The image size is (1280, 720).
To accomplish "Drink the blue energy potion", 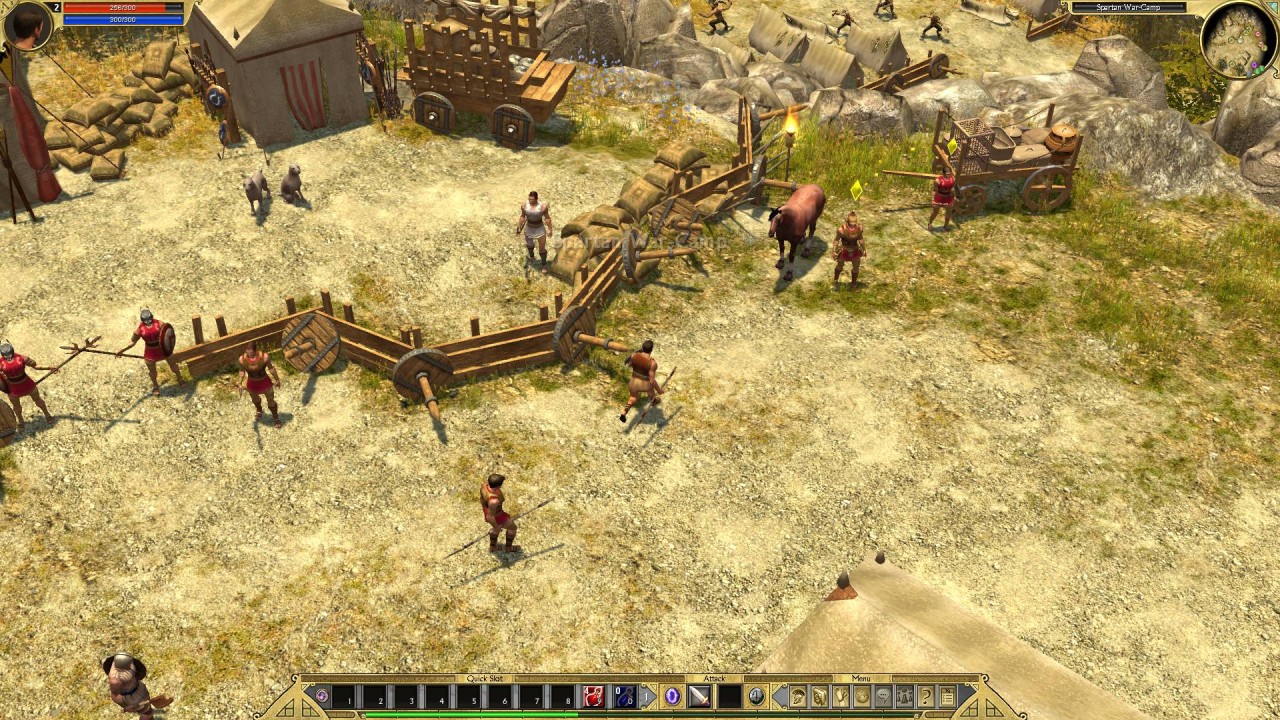I will (x=624, y=696).
